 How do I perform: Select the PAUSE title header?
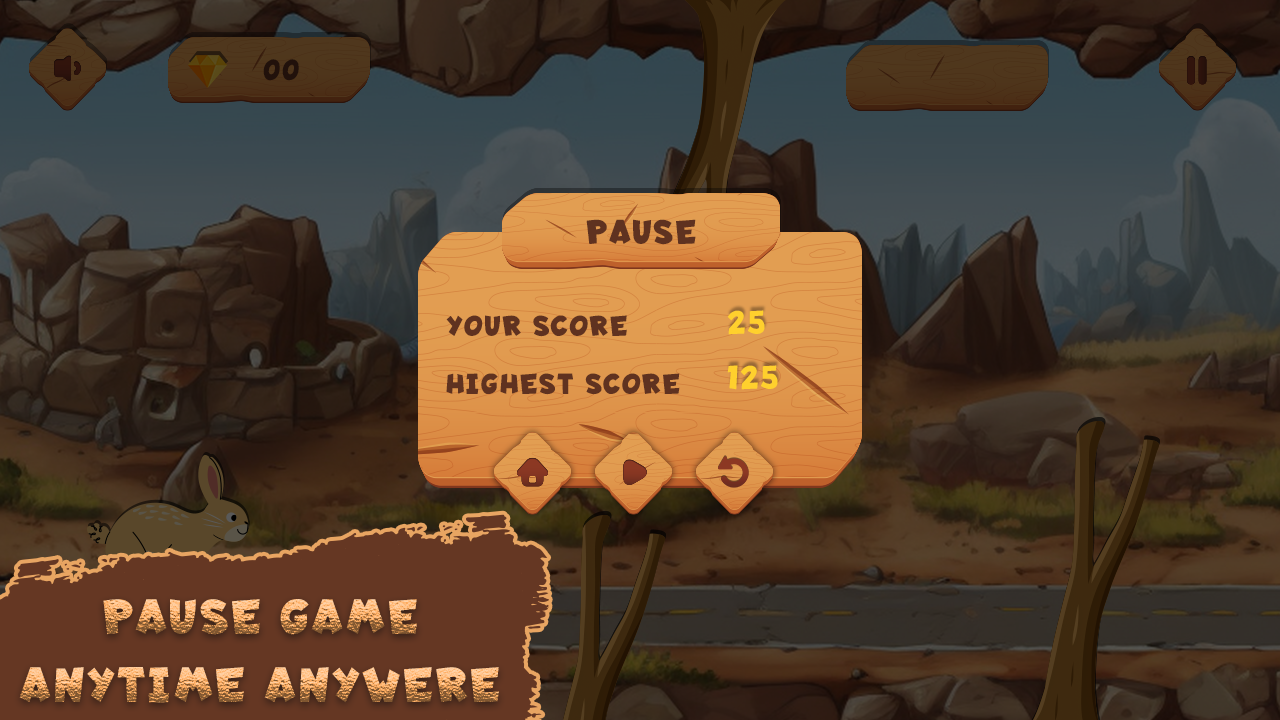(x=641, y=231)
